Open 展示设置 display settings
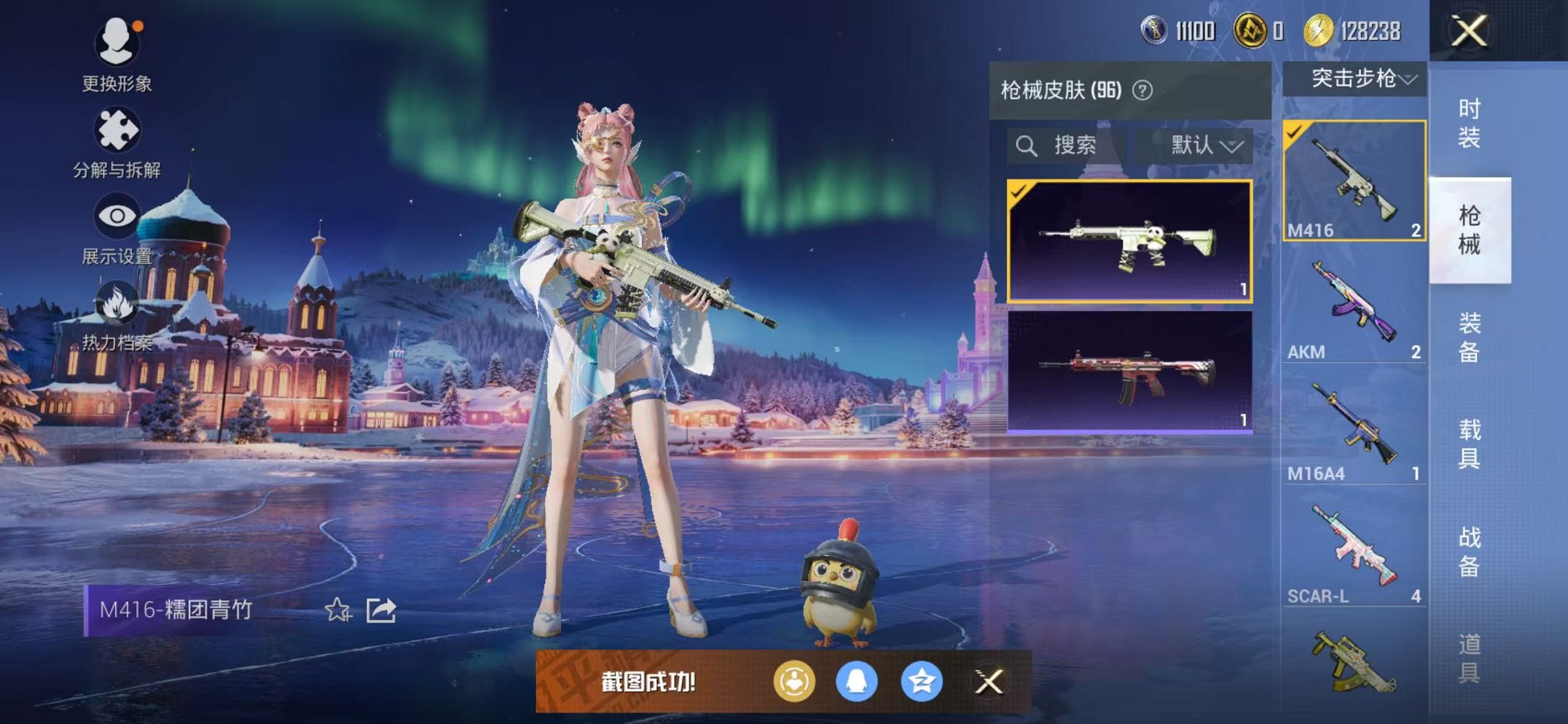Screen dimensions: 1568x724 click(117, 216)
